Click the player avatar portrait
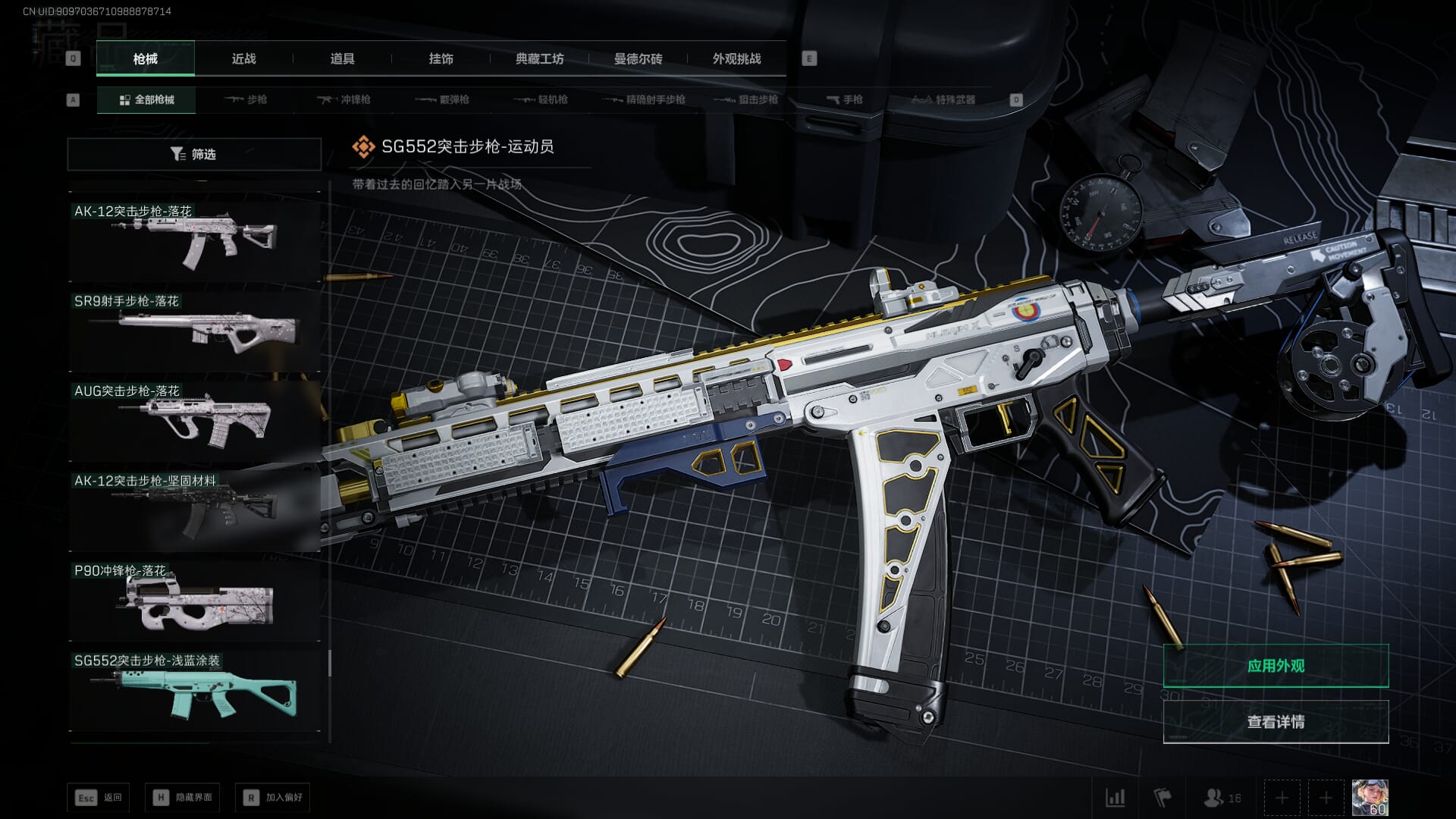Viewport: 1456px width, 819px height. pos(1370,798)
